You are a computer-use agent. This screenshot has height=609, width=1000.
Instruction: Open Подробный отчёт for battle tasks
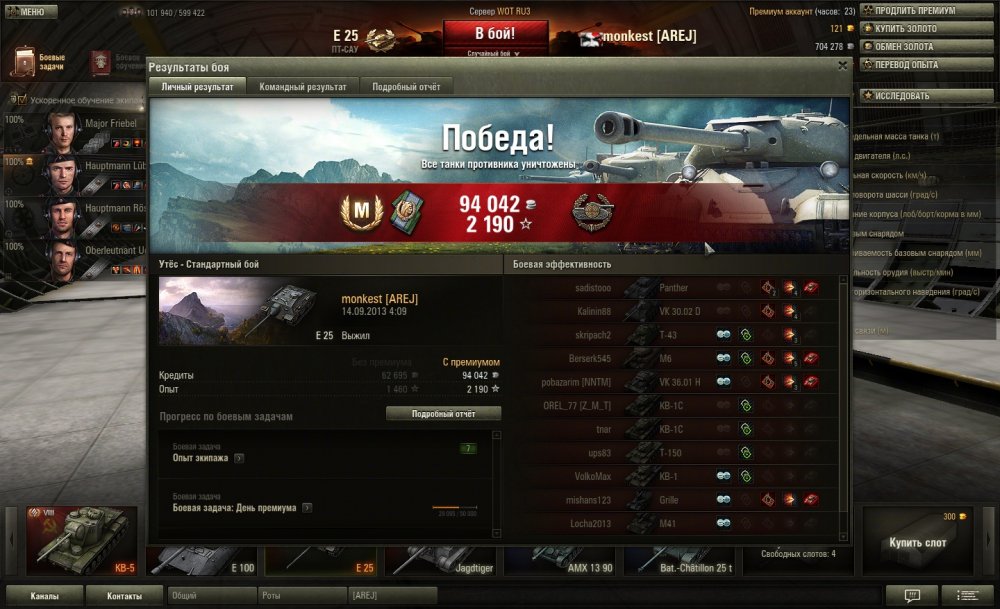click(x=443, y=414)
